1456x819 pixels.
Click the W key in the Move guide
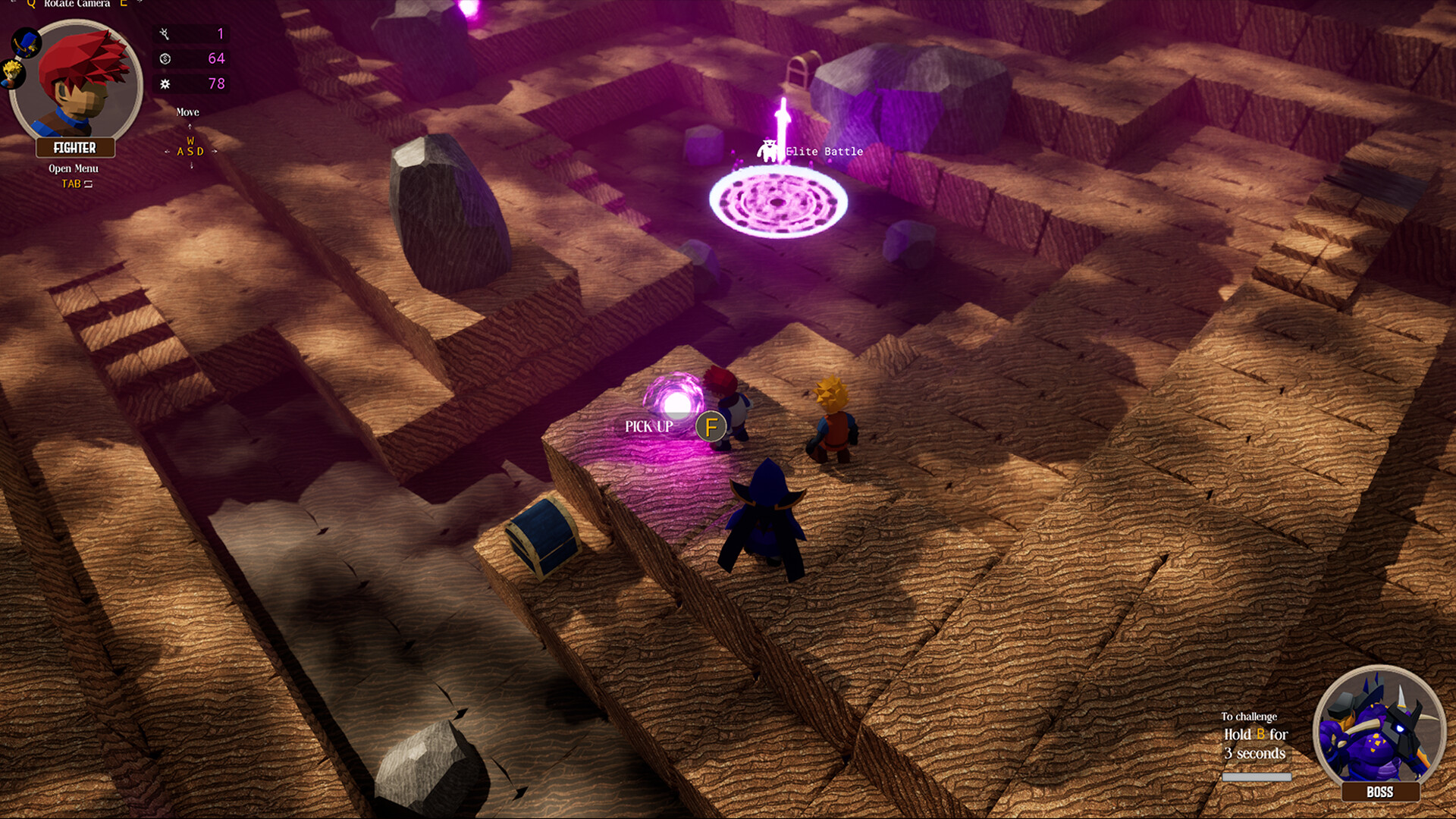[190, 140]
